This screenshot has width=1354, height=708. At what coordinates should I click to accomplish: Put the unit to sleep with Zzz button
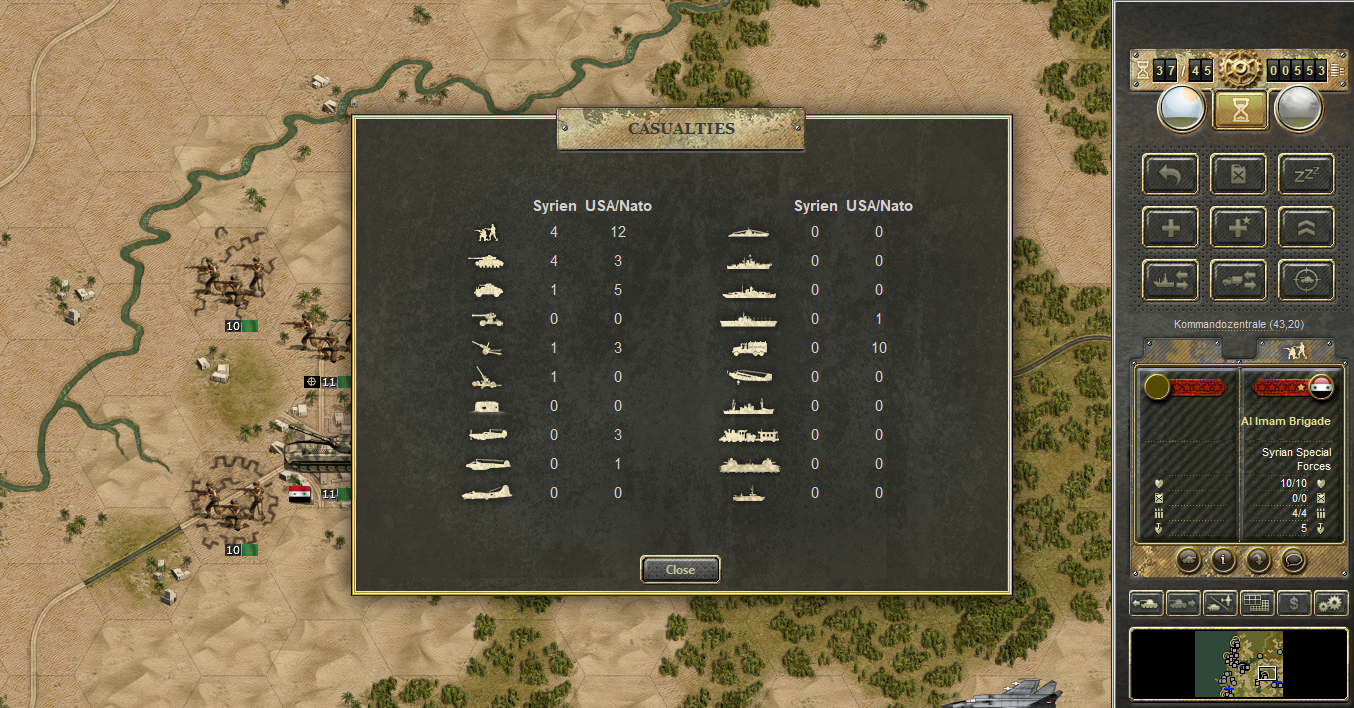coord(1306,173)
